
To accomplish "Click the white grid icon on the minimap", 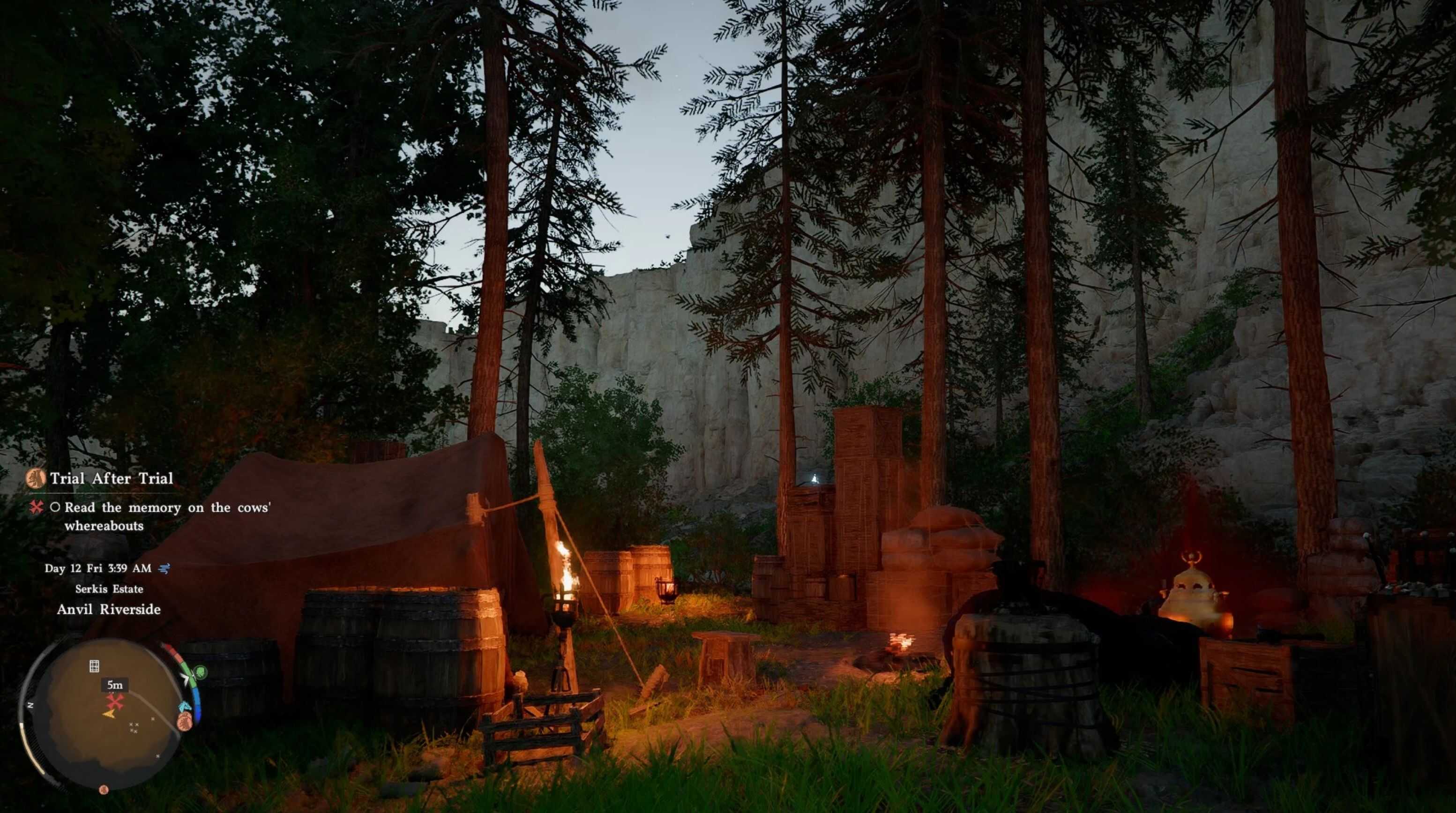I will pyautogui.click(x=94, y=666).
